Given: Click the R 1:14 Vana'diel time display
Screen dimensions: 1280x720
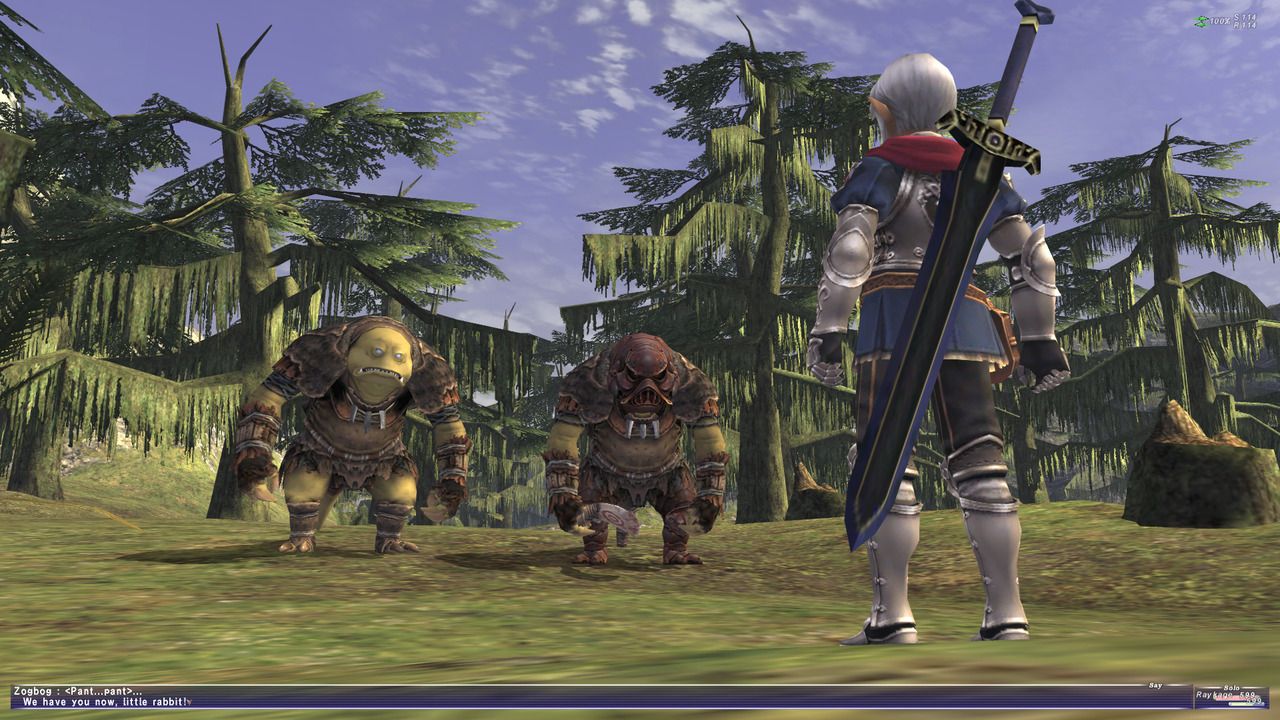Looking at the screenshot, I should 1245,24.
